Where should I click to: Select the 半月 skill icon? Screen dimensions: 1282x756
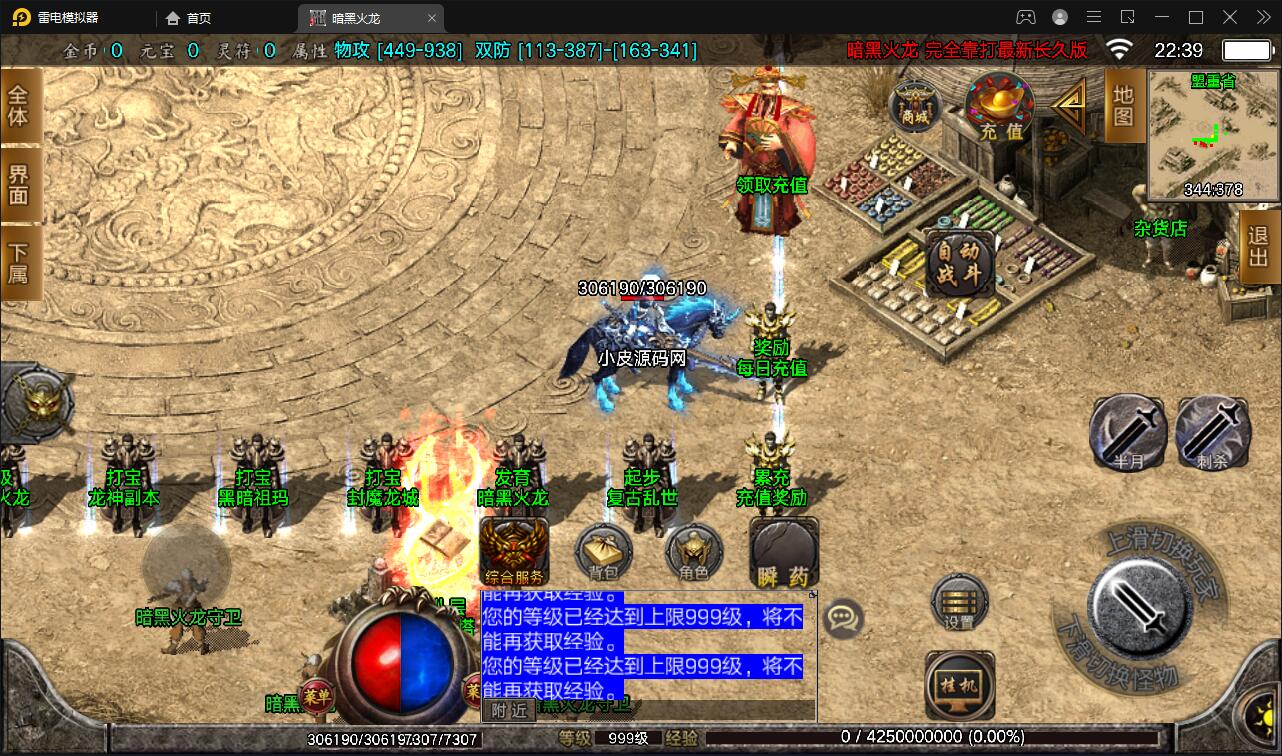[x=1128, y=432]
